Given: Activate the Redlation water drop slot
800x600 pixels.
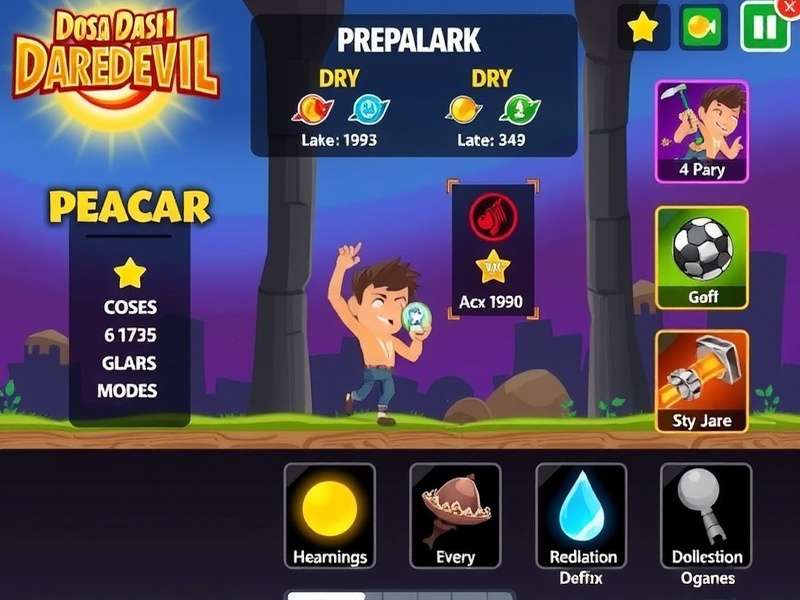Looking at the screenshot, I should click(x=582, y=517).
